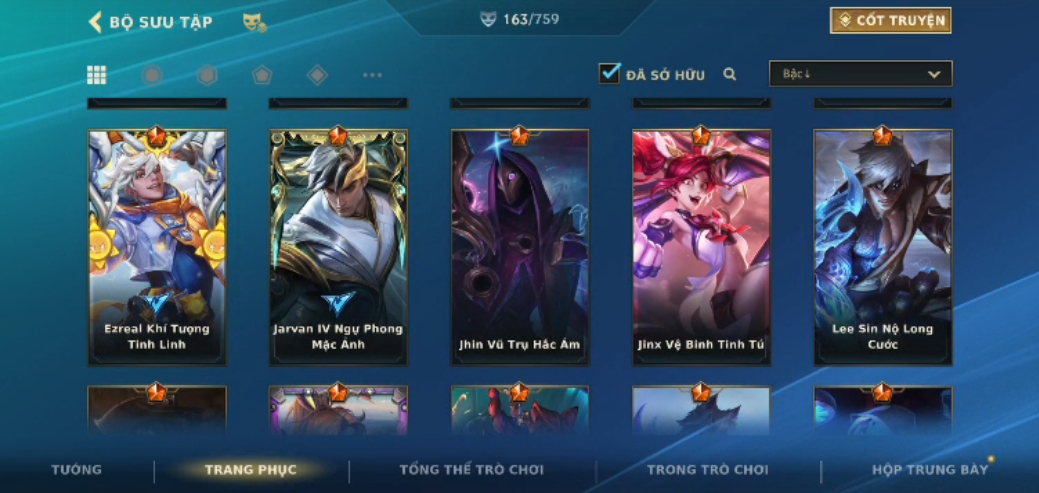Expand the Bậc sort dropdown
Viewport: 1039px width, 493px height.
pos(860,74)
